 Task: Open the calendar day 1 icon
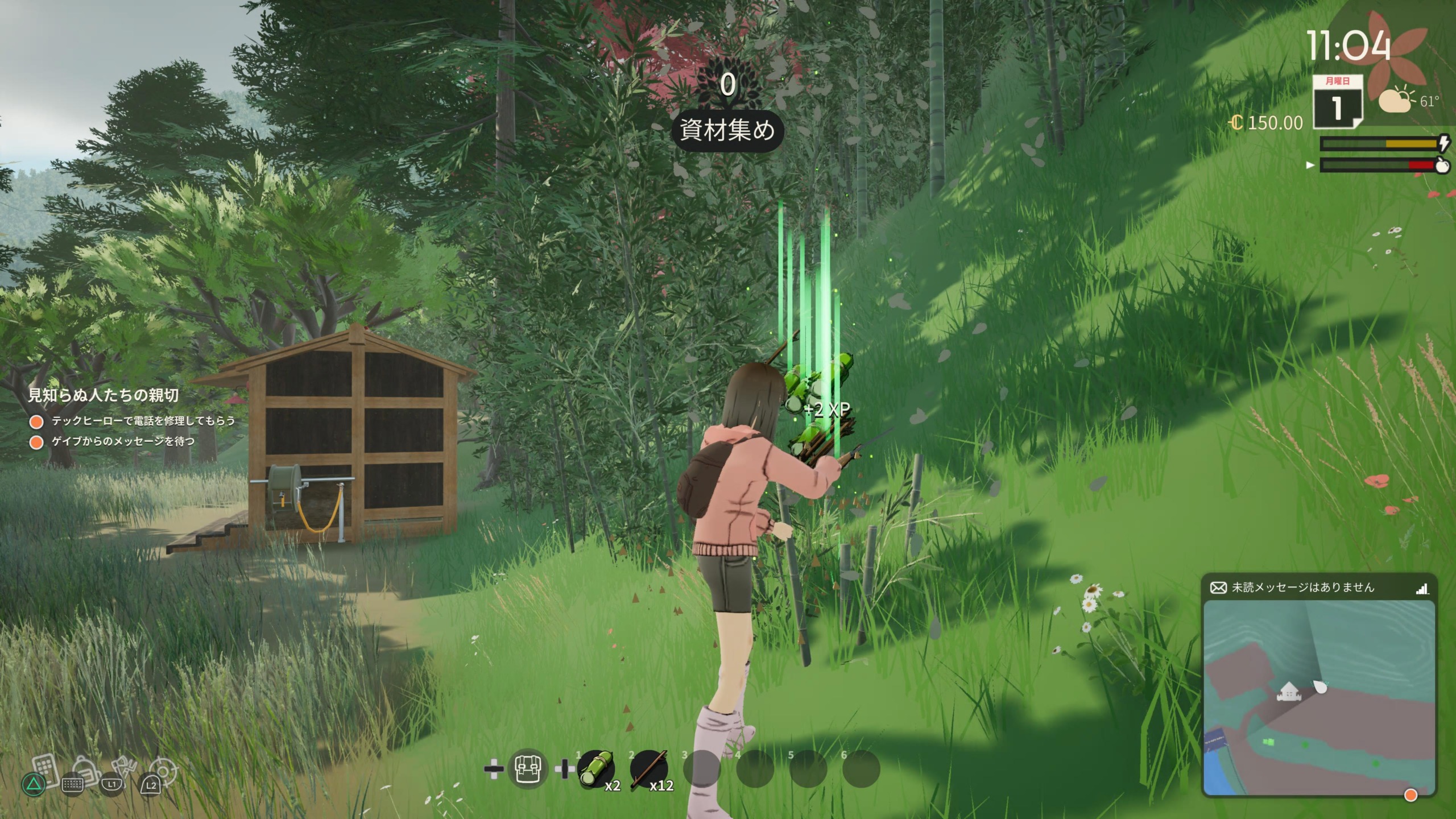[1337, 103]
